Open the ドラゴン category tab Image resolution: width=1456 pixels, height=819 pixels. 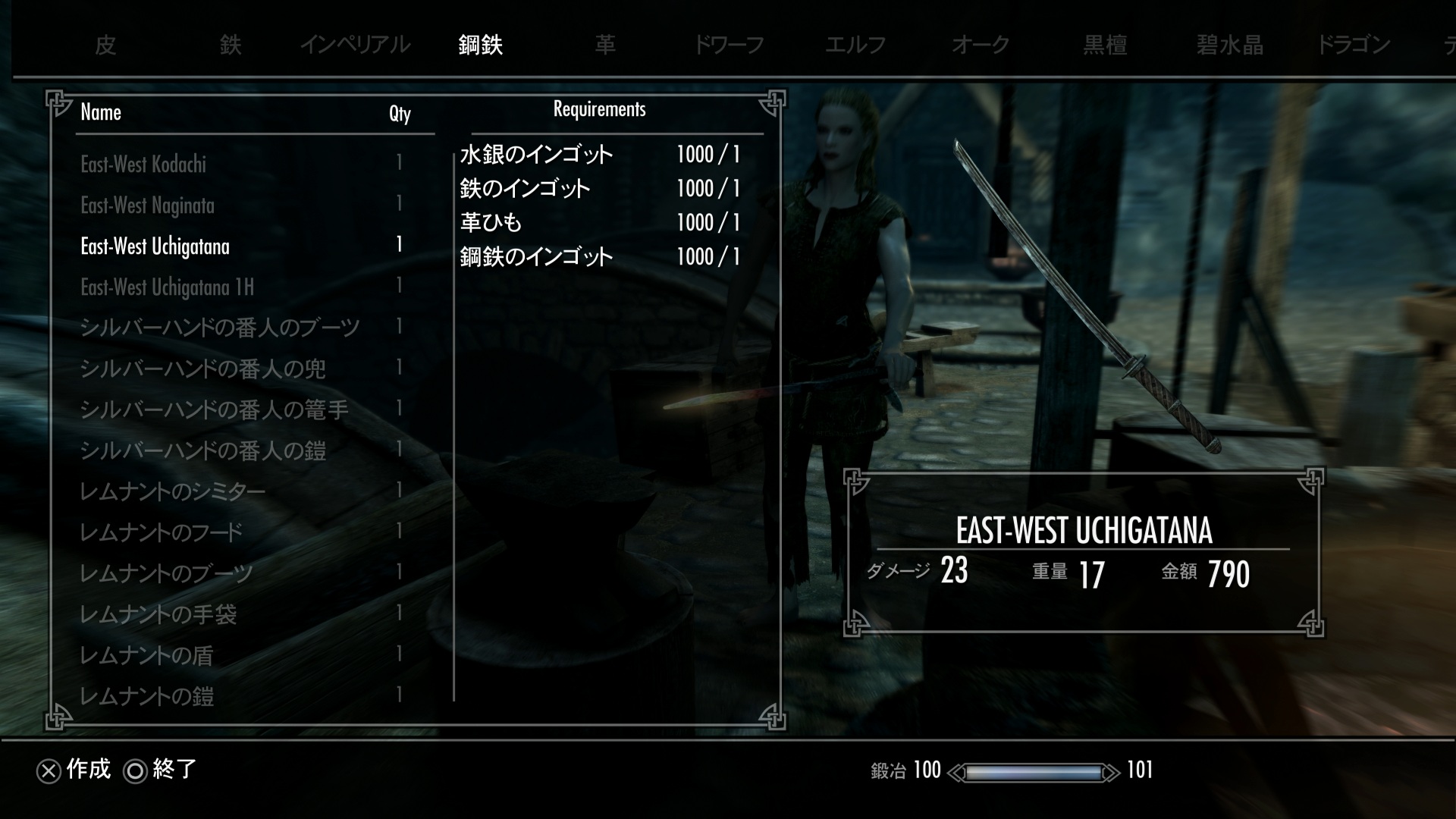point(1354,45)
